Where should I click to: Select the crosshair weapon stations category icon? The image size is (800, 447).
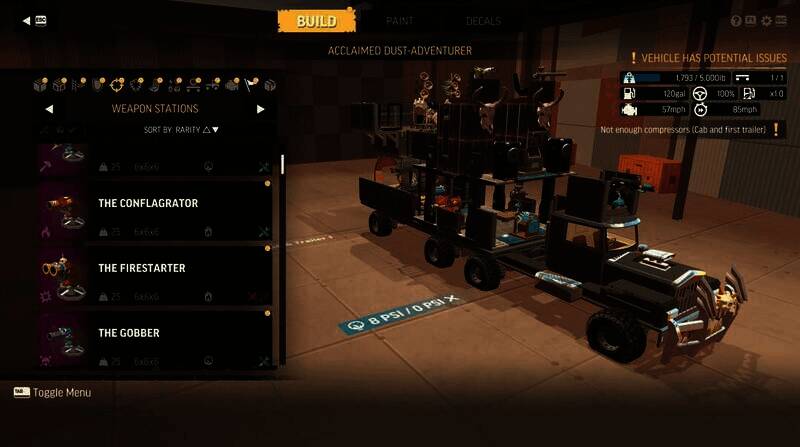coord(117,84)
